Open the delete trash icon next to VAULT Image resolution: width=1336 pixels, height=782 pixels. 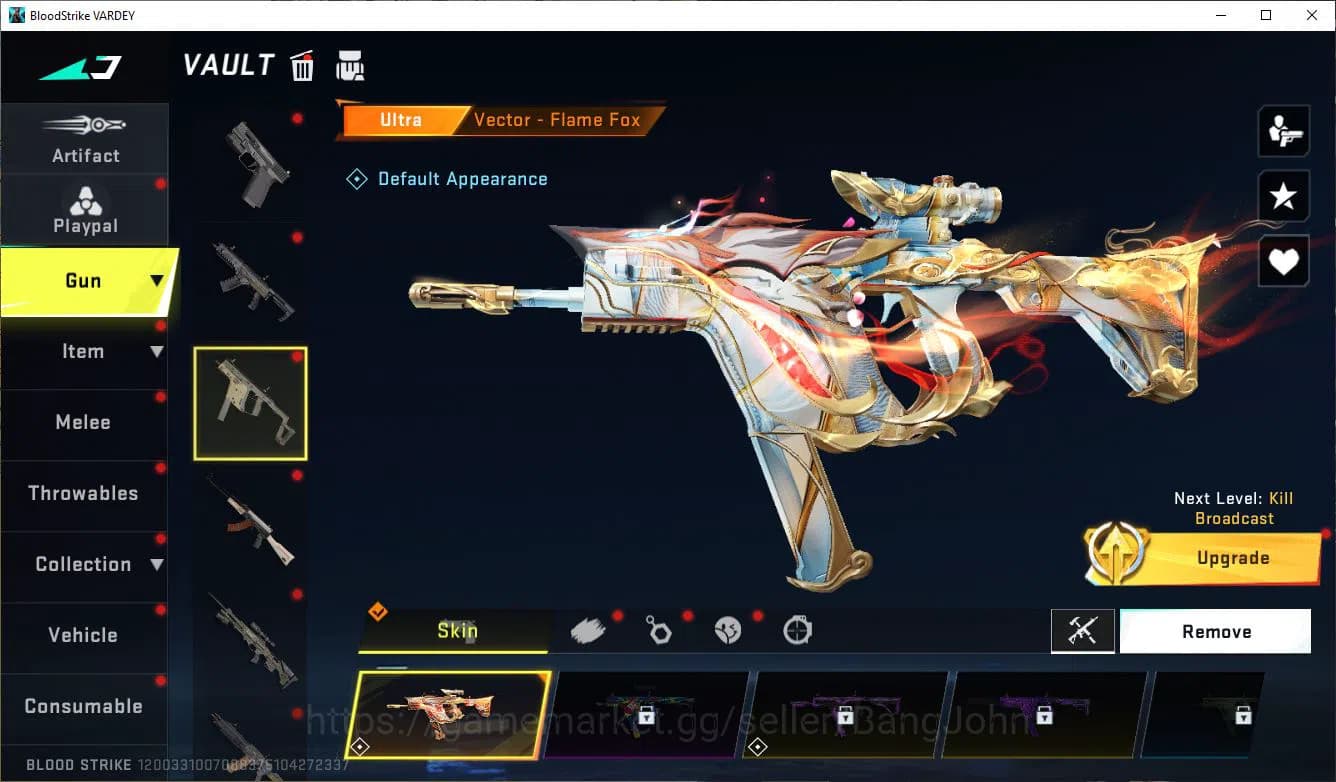click(x=302, y=65)
